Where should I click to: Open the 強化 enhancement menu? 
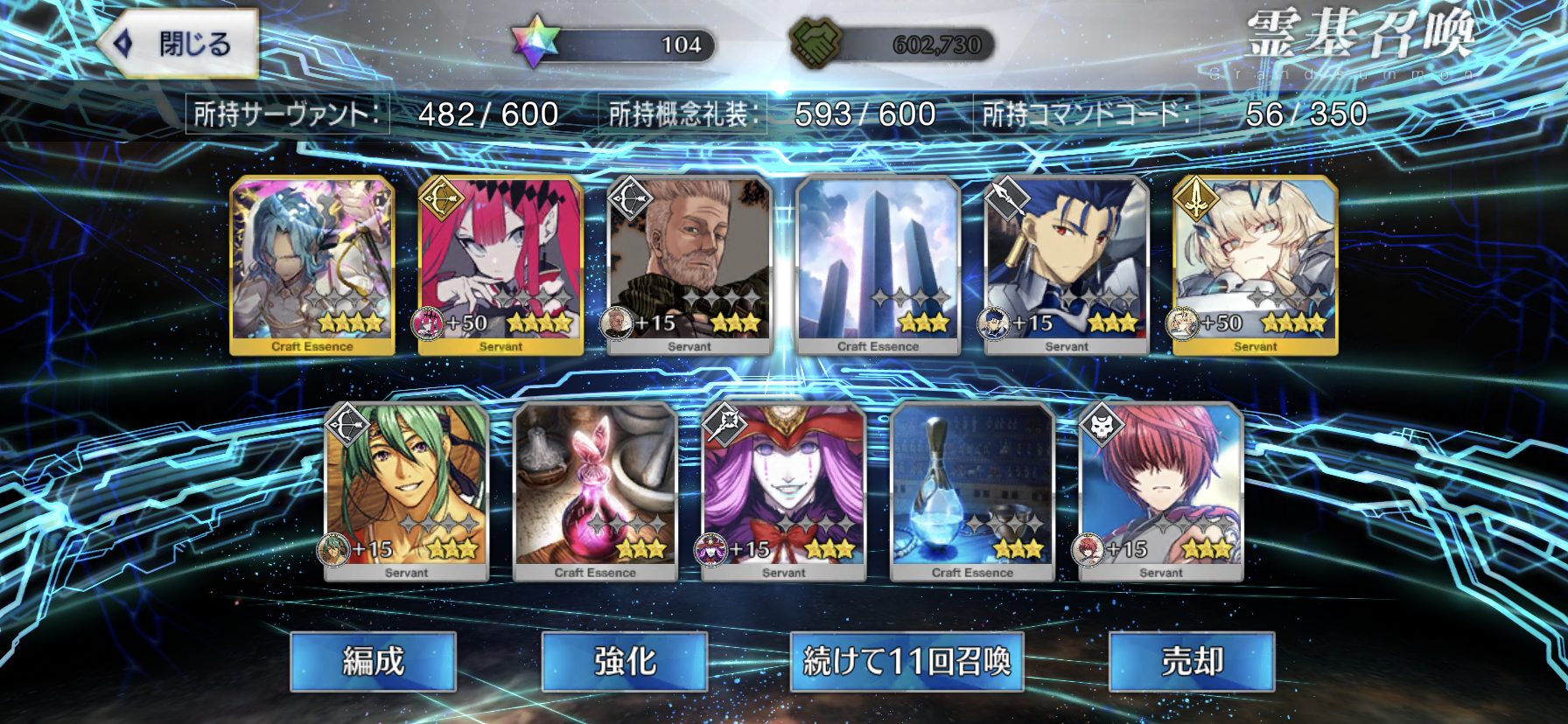pyautogui.click(x=625, y=661)
